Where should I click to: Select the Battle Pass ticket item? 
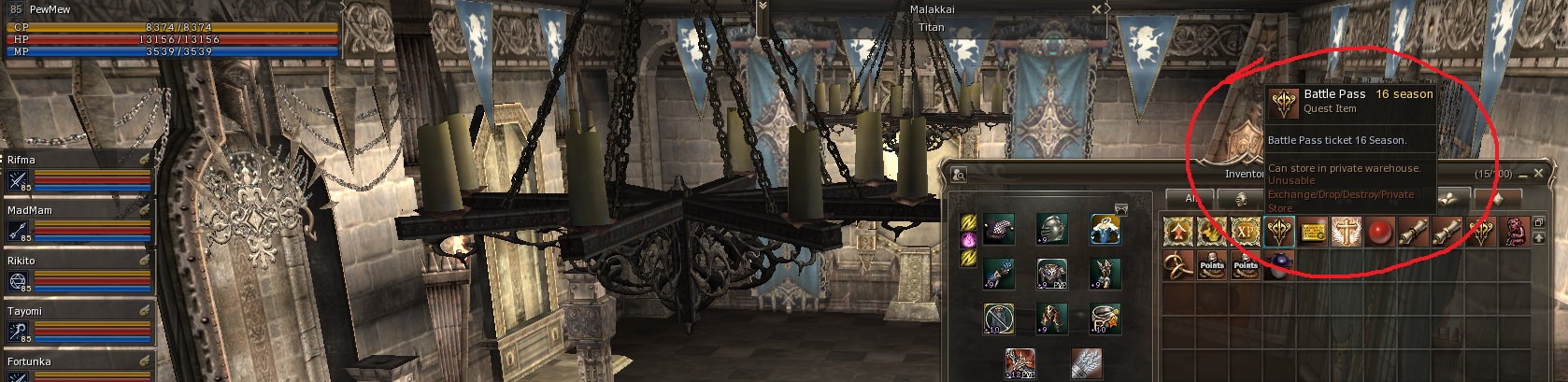pos(1278,232)
